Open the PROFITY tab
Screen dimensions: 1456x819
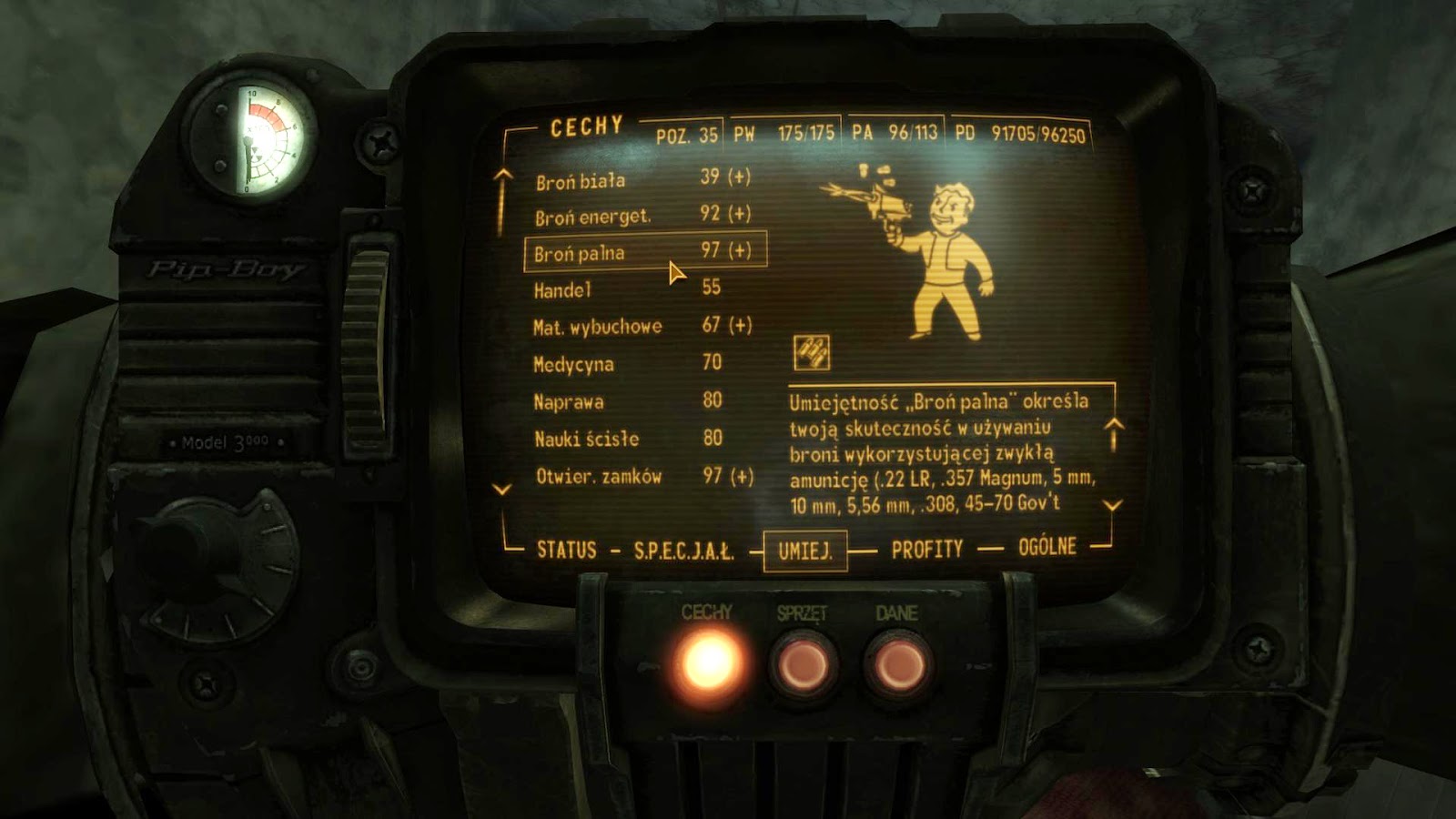coord(925,547)
